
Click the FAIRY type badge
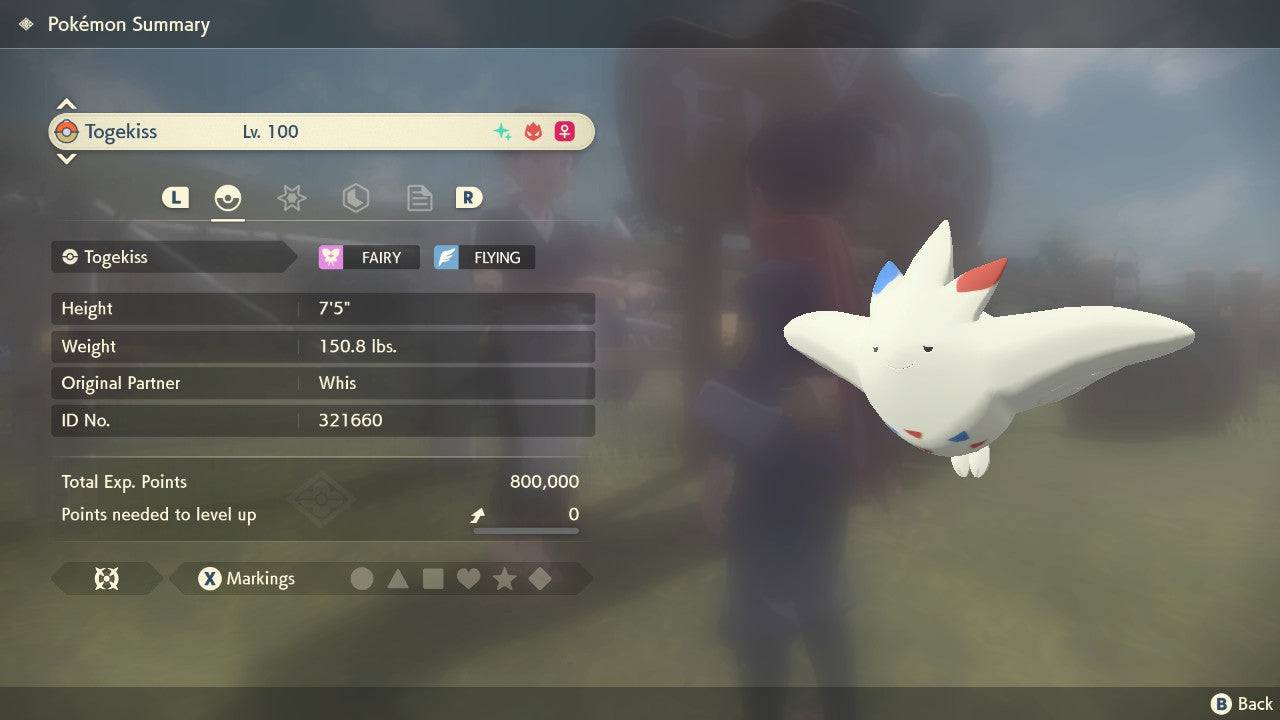tap(369, 257)
